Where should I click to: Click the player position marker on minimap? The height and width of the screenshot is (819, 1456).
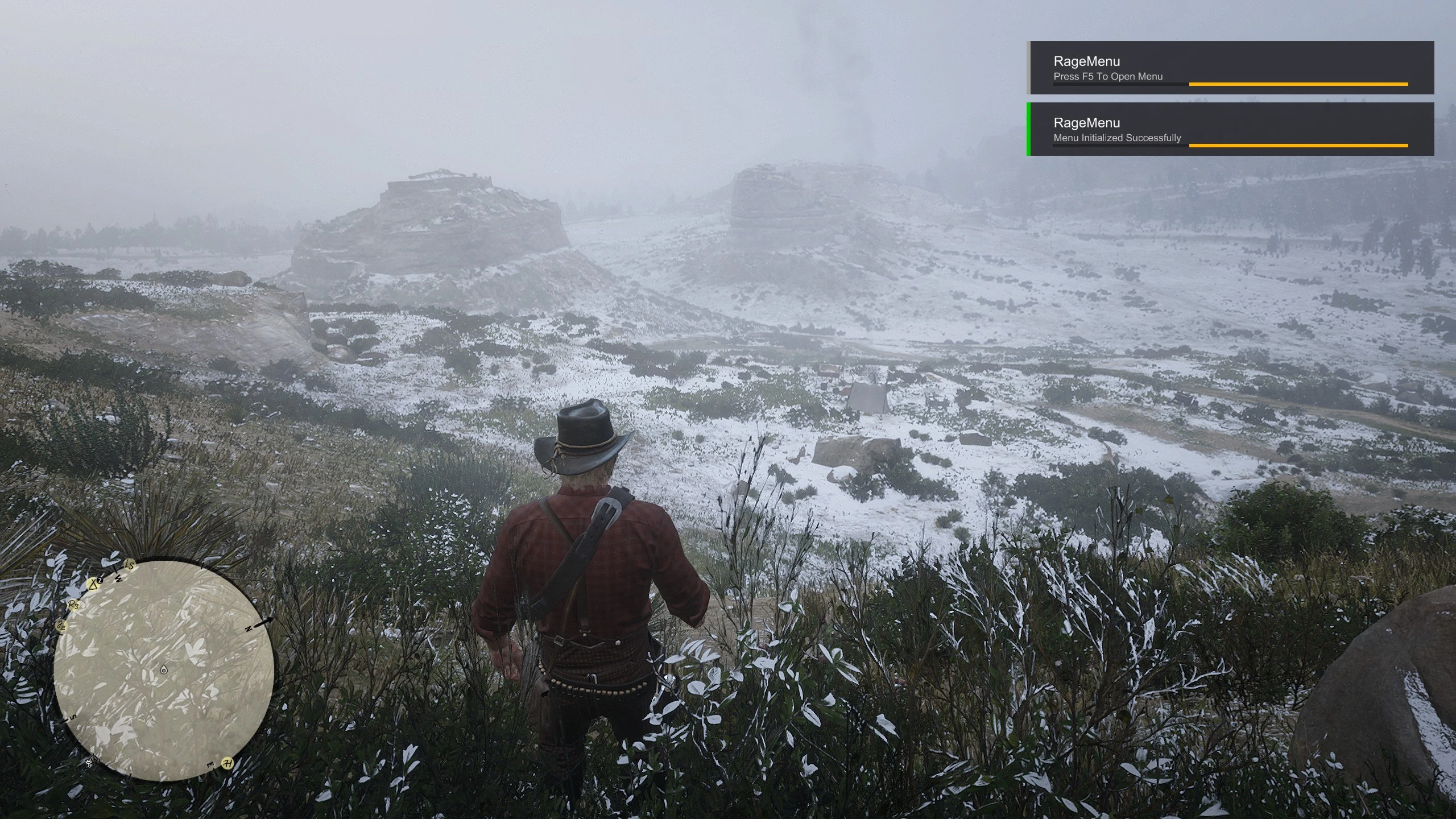click(x=164, y=669)
